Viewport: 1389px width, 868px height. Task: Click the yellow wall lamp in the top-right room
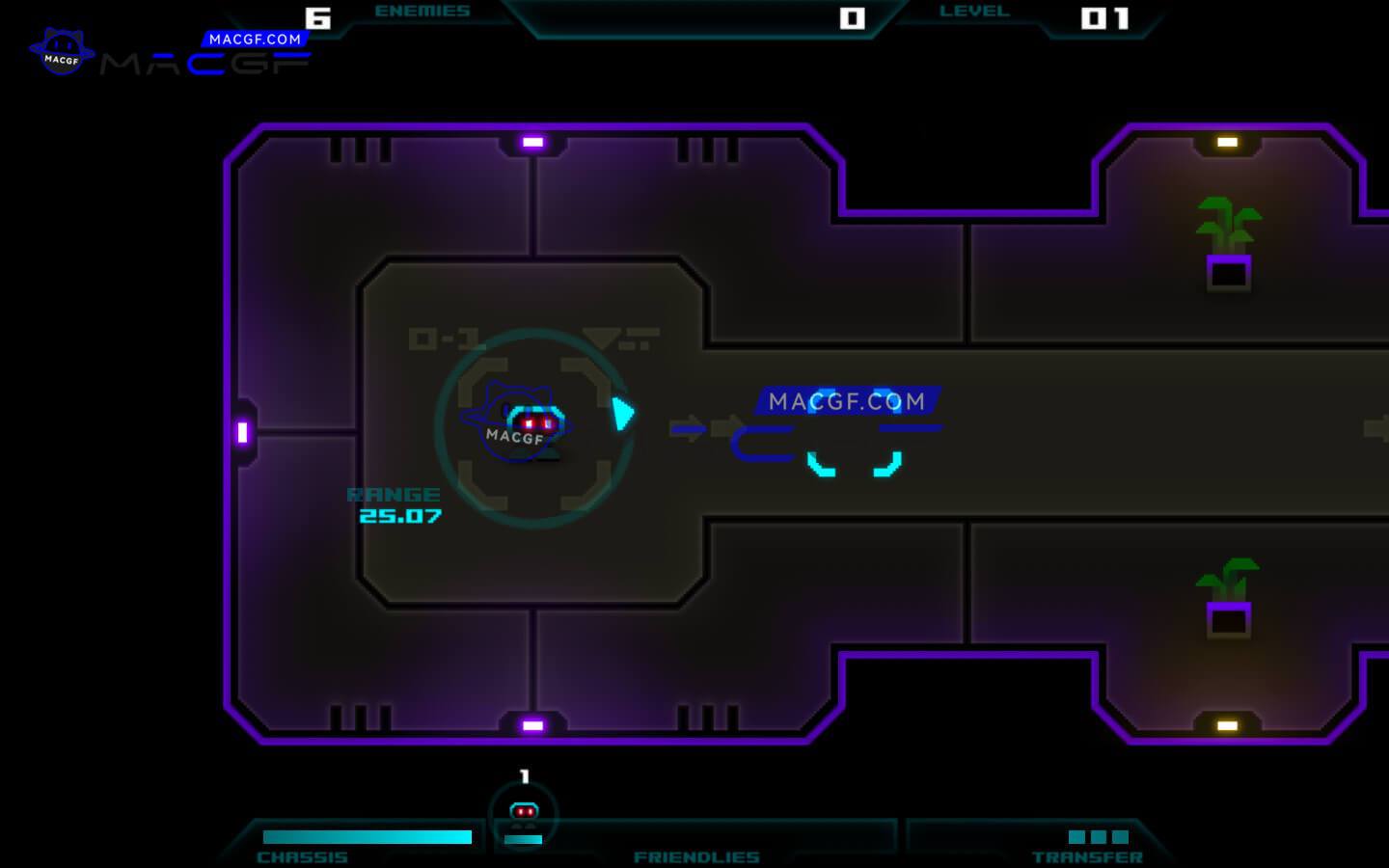(1227, 141)
